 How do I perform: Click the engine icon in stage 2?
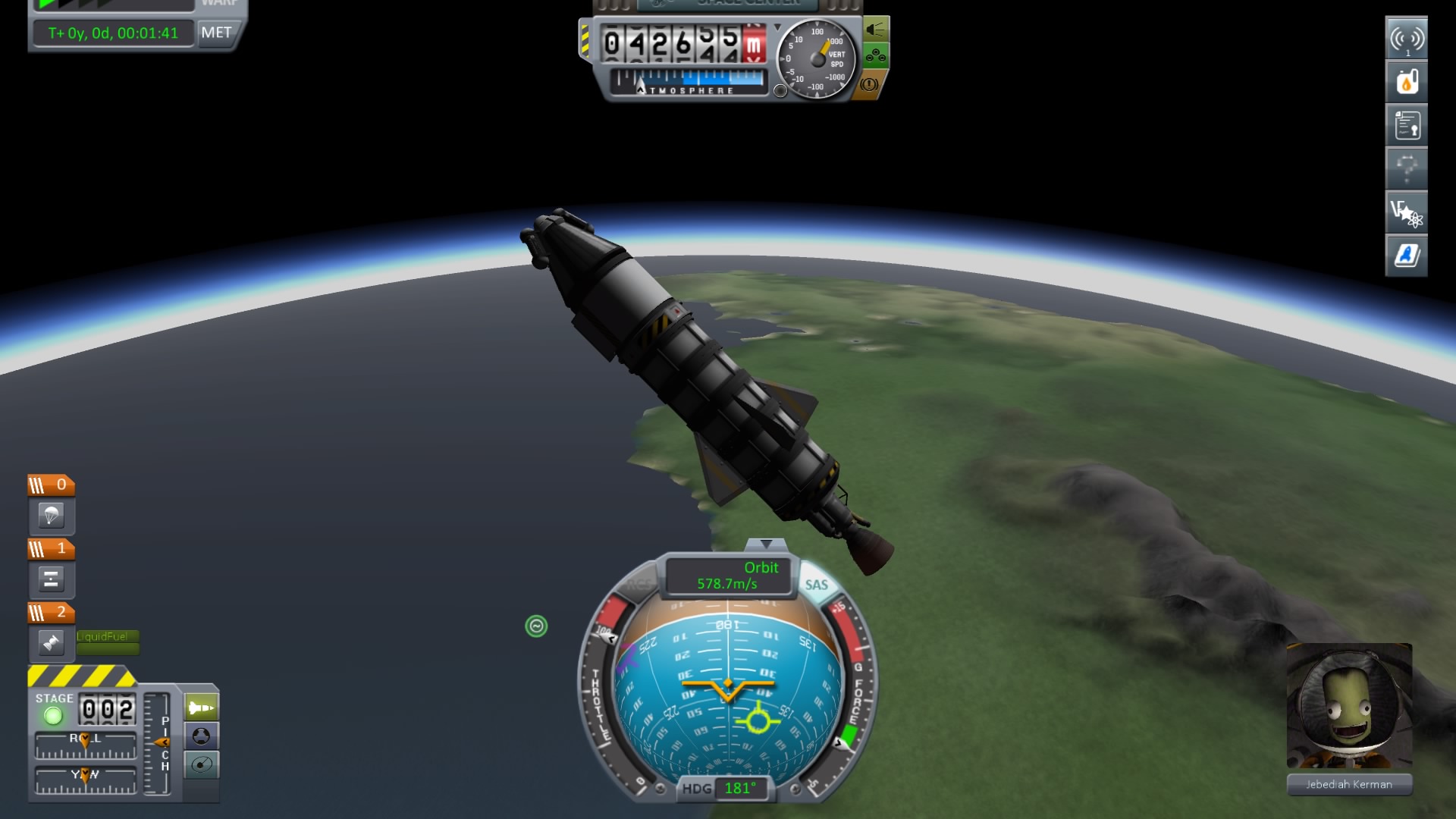[x=51, y=644]
